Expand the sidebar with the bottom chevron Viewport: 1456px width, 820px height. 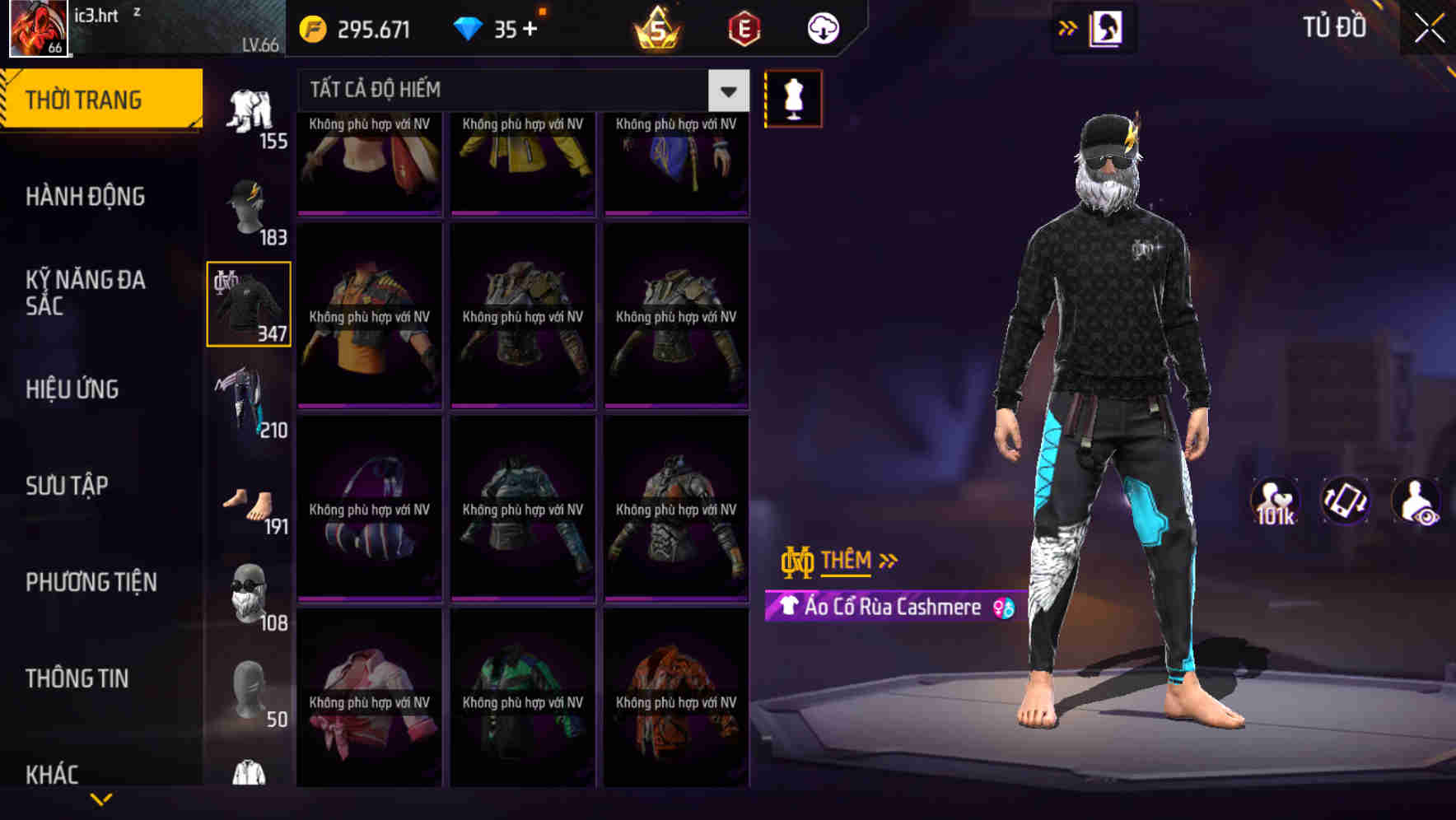100,799
